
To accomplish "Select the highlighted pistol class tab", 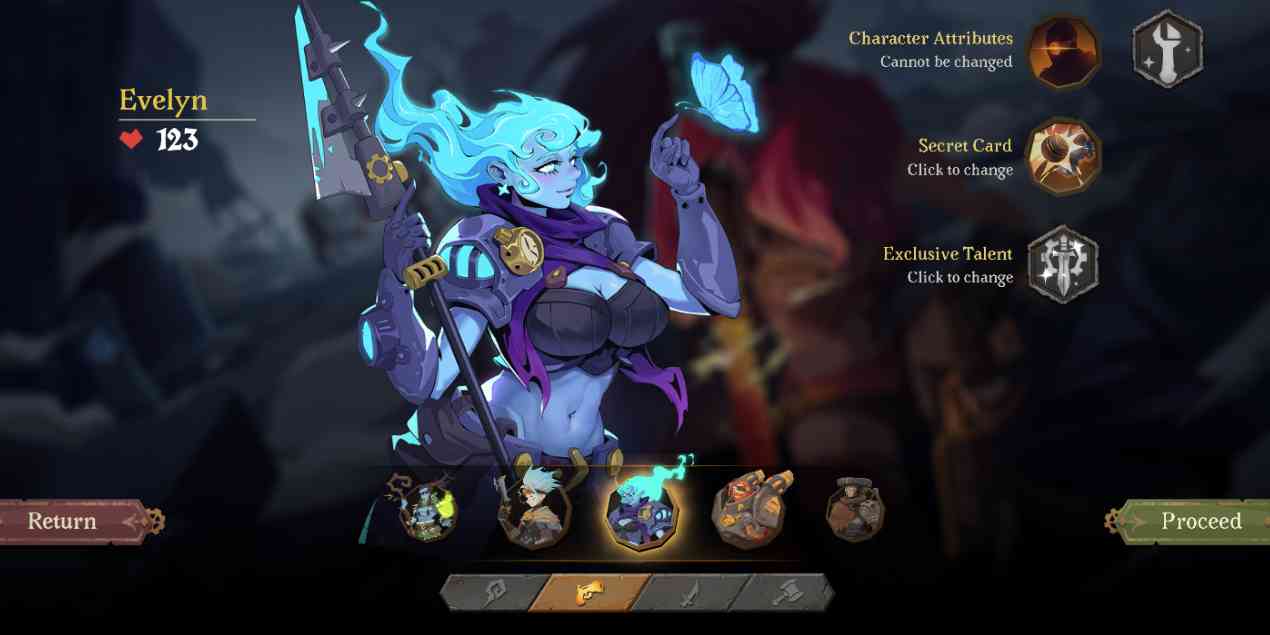I will click(x=587, y=592).
